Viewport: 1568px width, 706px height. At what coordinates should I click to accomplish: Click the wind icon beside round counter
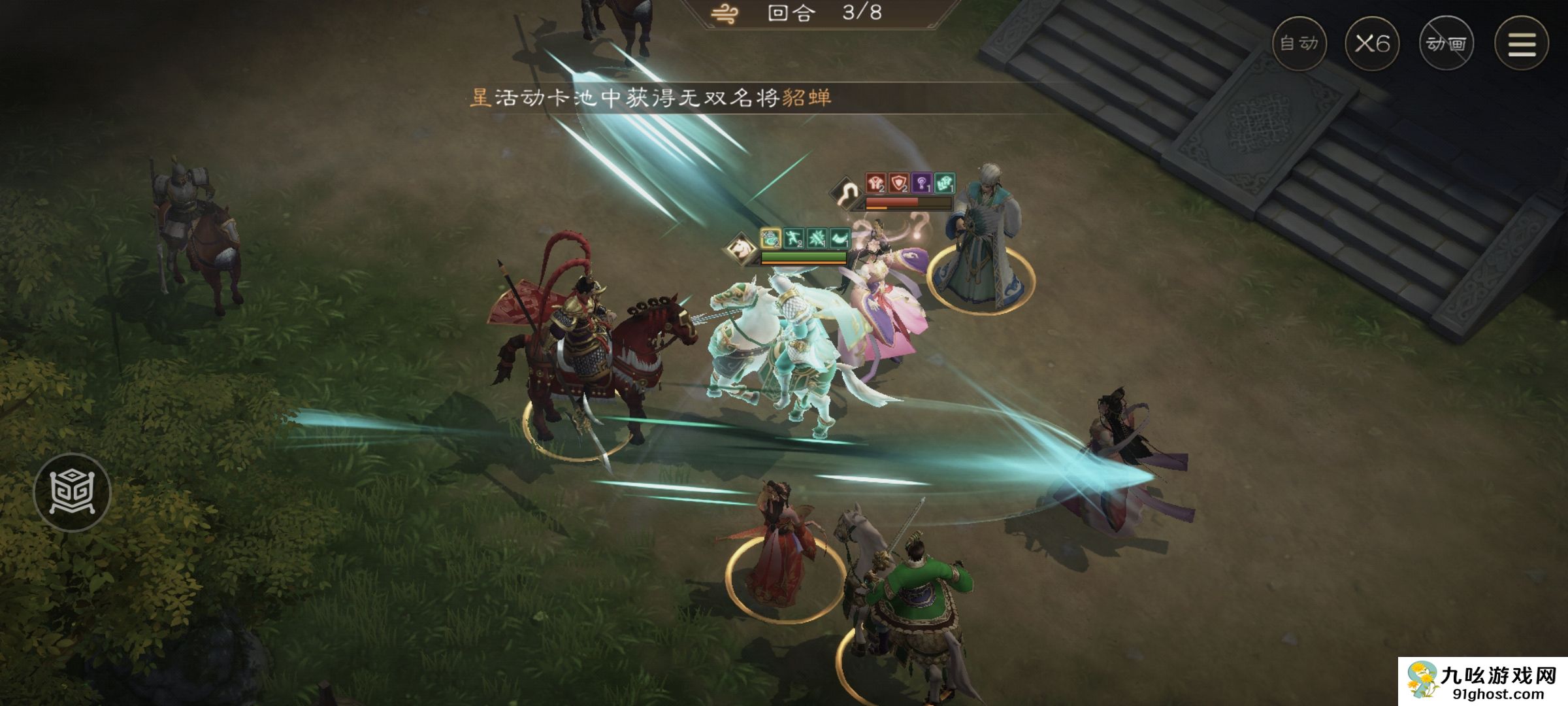[x=723, y=13]
